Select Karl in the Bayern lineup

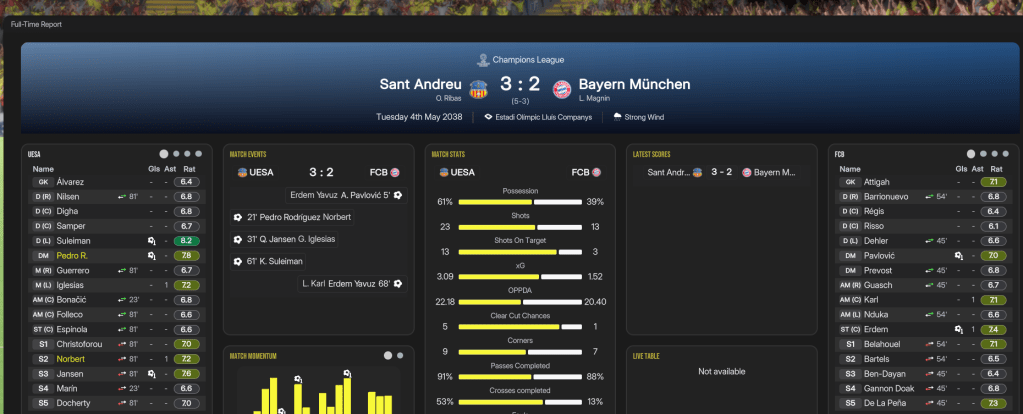pyautogui.click(x=872, y=300)
